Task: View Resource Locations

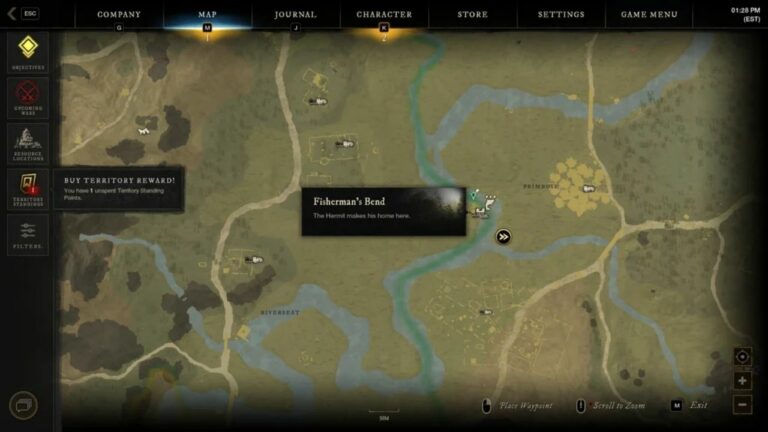Action: pyautogui.click(x=27, y=142)
